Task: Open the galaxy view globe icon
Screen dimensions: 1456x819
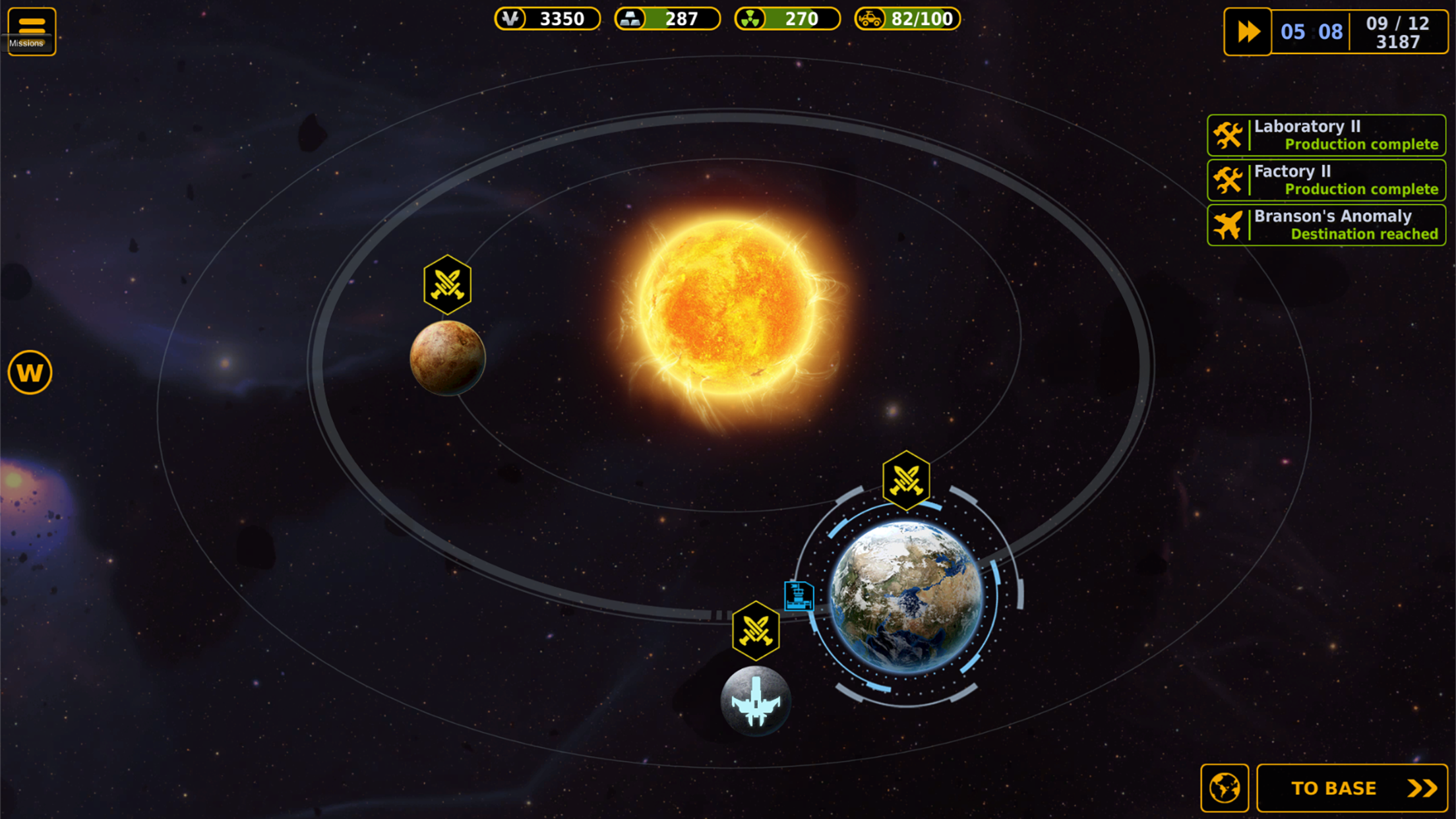Action: coord(1225,786)
